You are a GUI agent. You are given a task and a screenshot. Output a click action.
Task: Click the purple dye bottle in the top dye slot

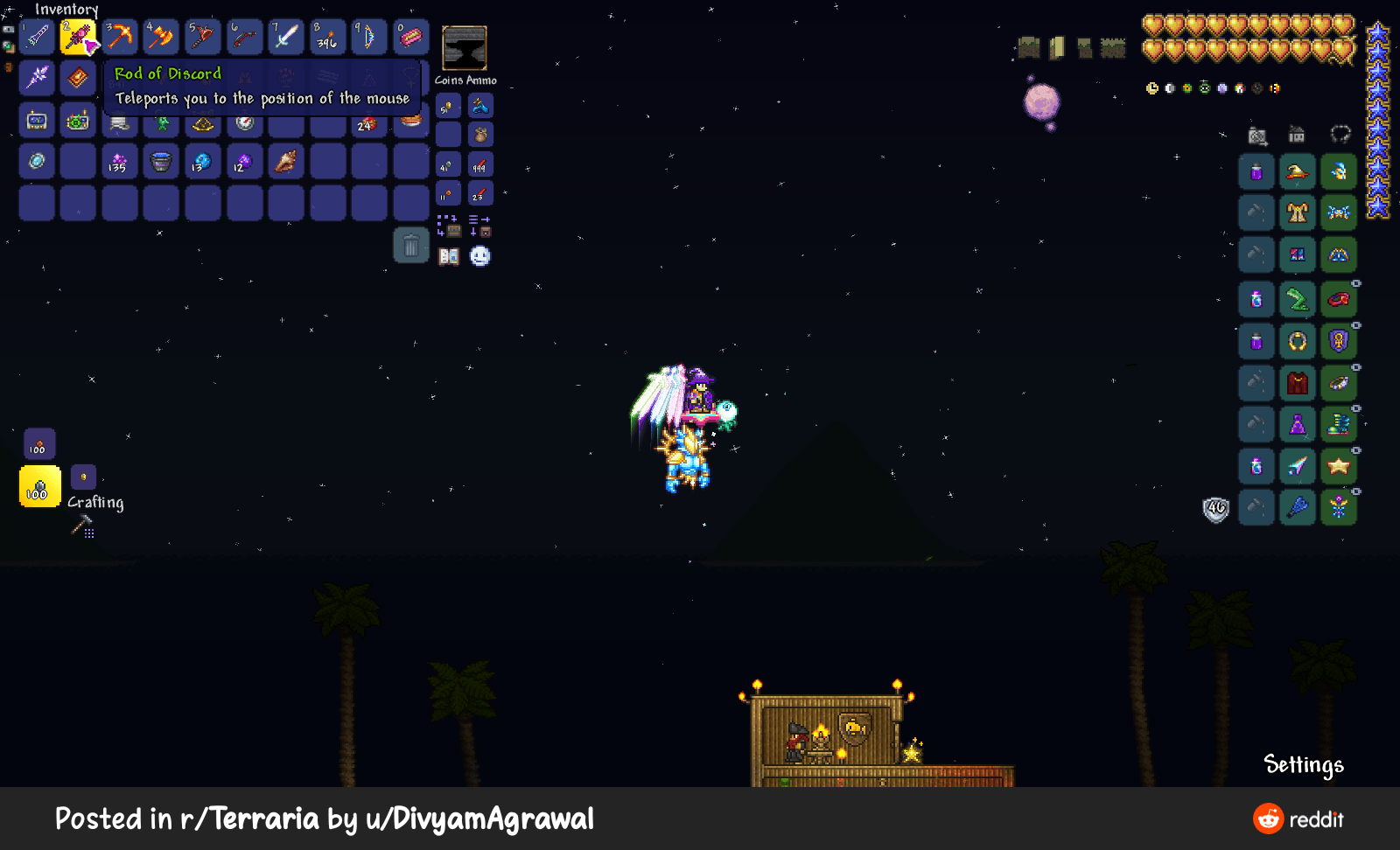(1255, 172)
